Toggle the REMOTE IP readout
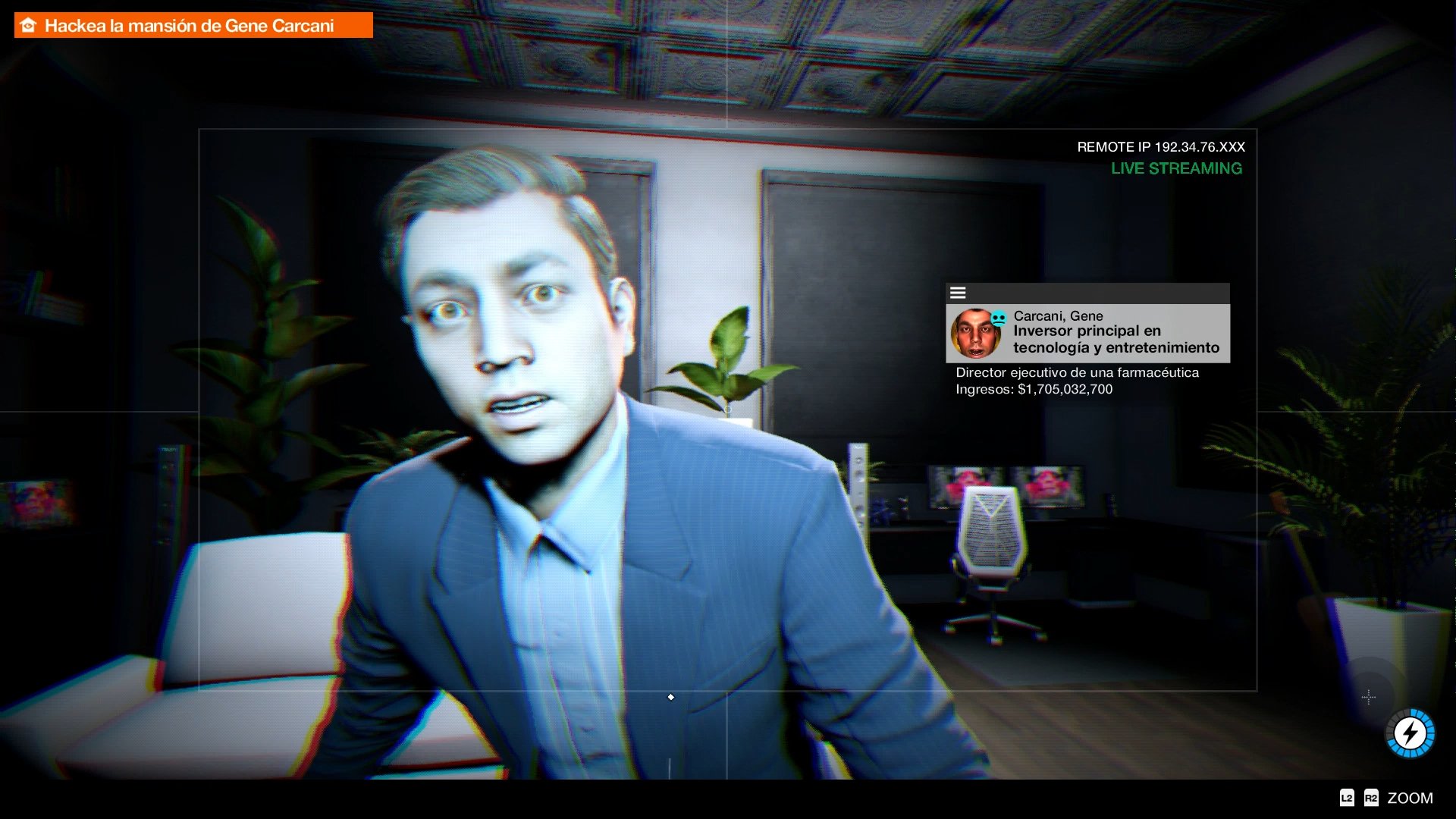 click(1159, 147)
